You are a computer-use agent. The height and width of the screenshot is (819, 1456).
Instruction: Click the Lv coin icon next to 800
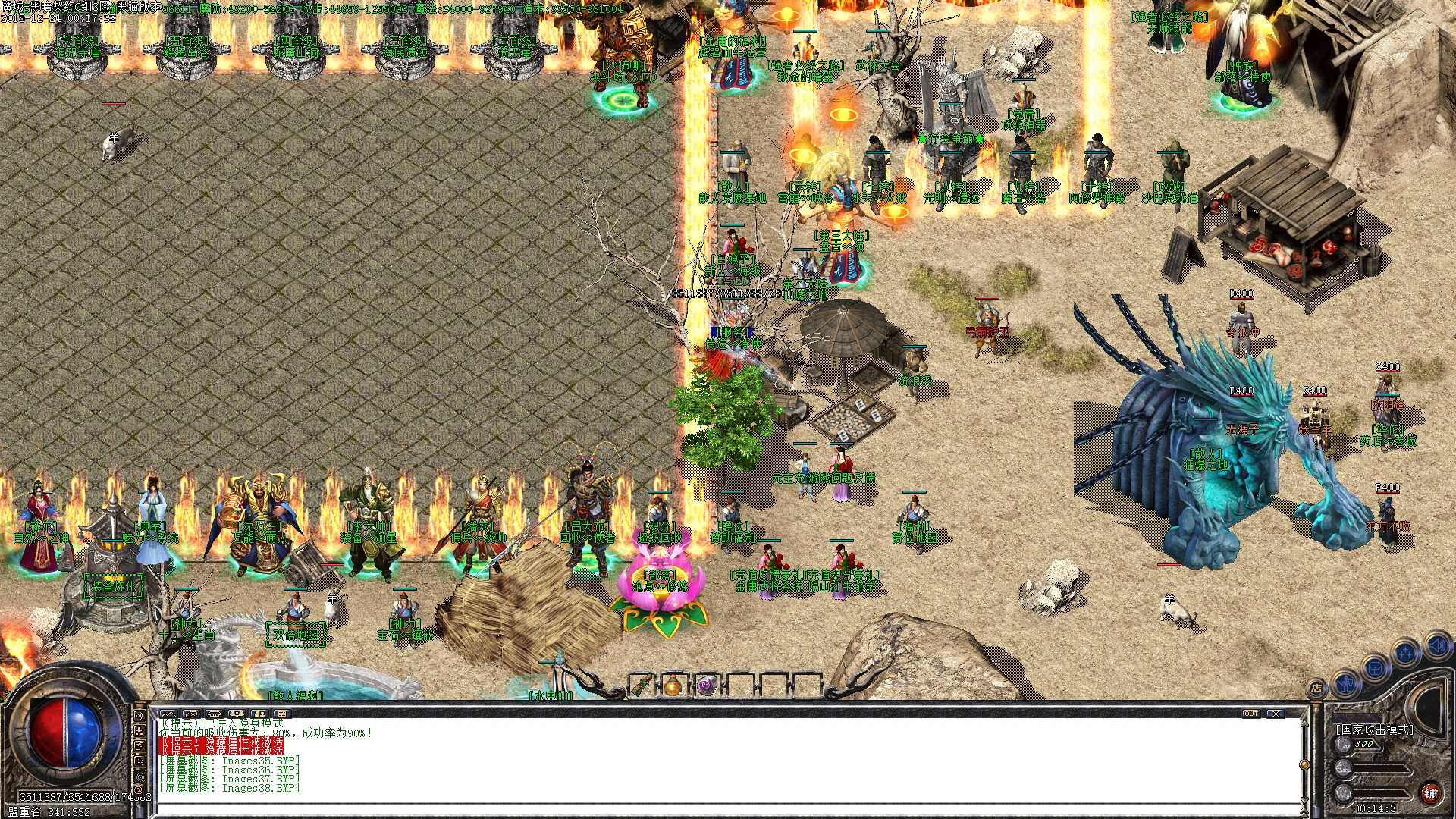[1342, 743]
